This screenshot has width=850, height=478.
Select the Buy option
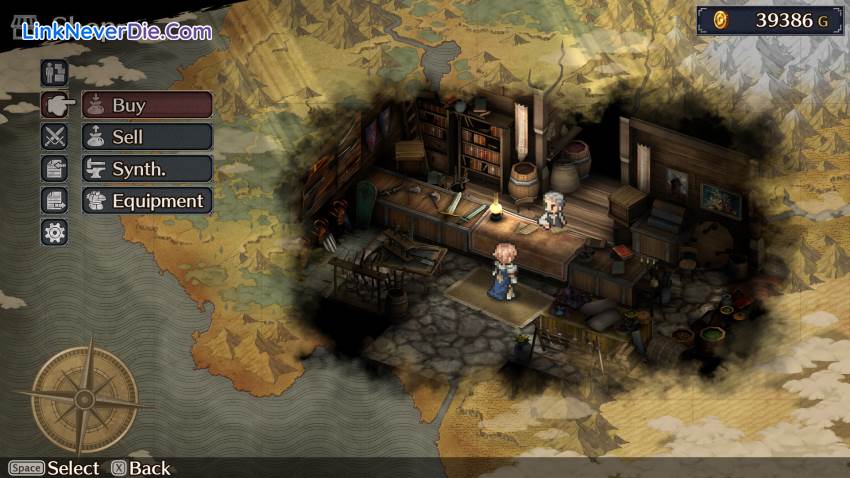pos(147,105)
